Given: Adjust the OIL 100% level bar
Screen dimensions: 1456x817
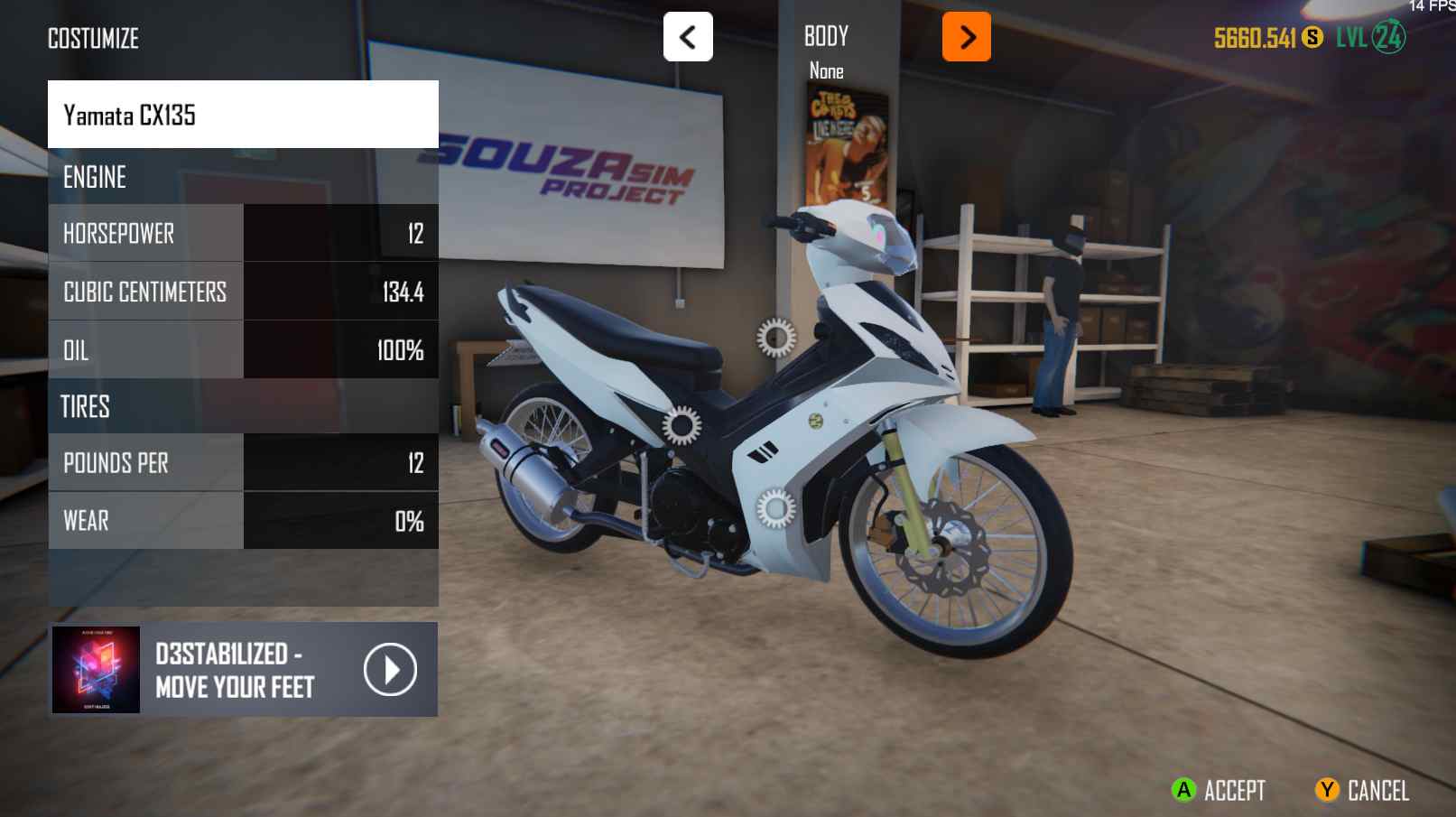Looking at the screenshot, I should pyautogui.click(x=340, y=348).
